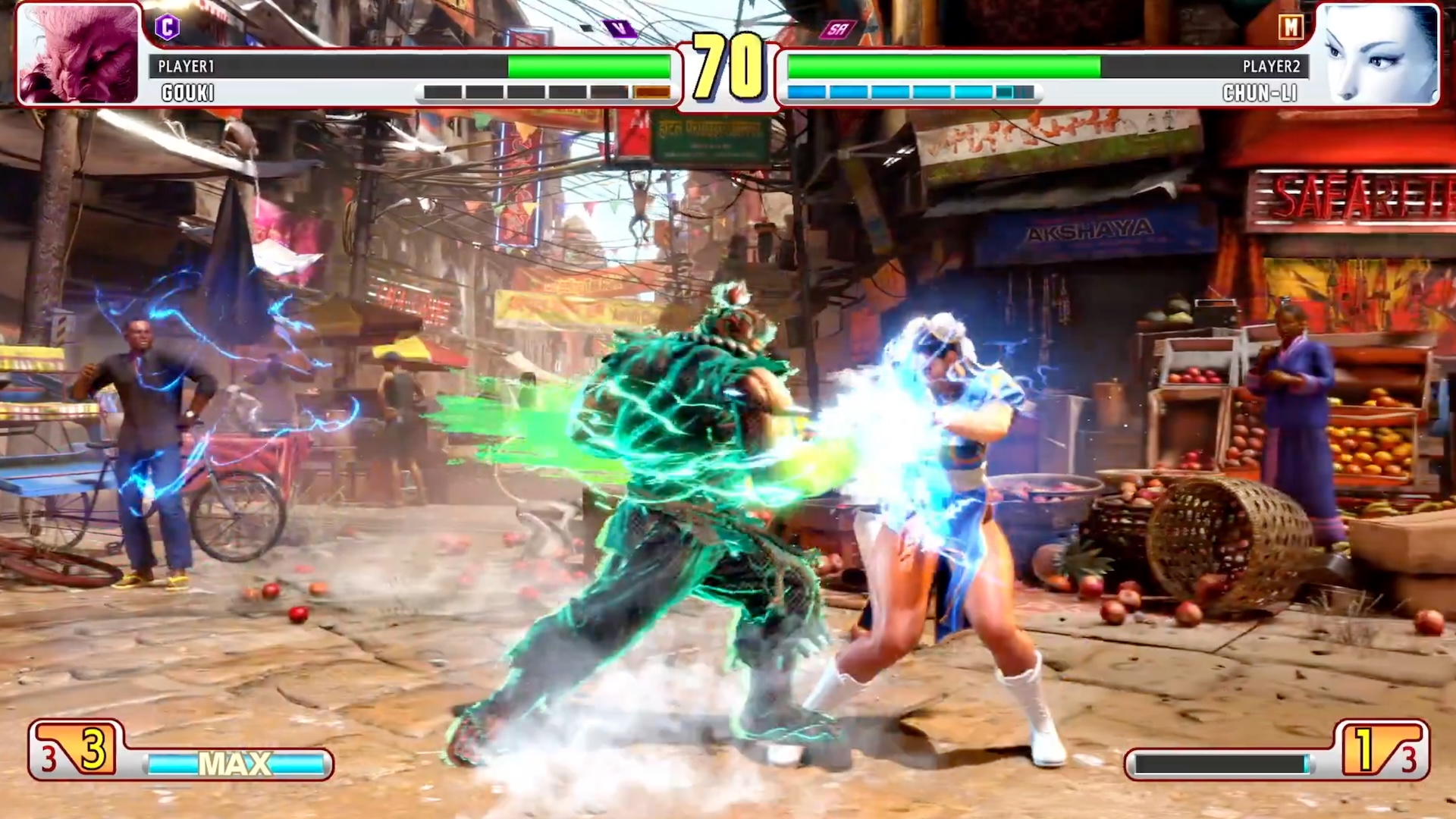
Task: Select the GOUKI name label
Action: pyautogui.click(x=188, y=93)
